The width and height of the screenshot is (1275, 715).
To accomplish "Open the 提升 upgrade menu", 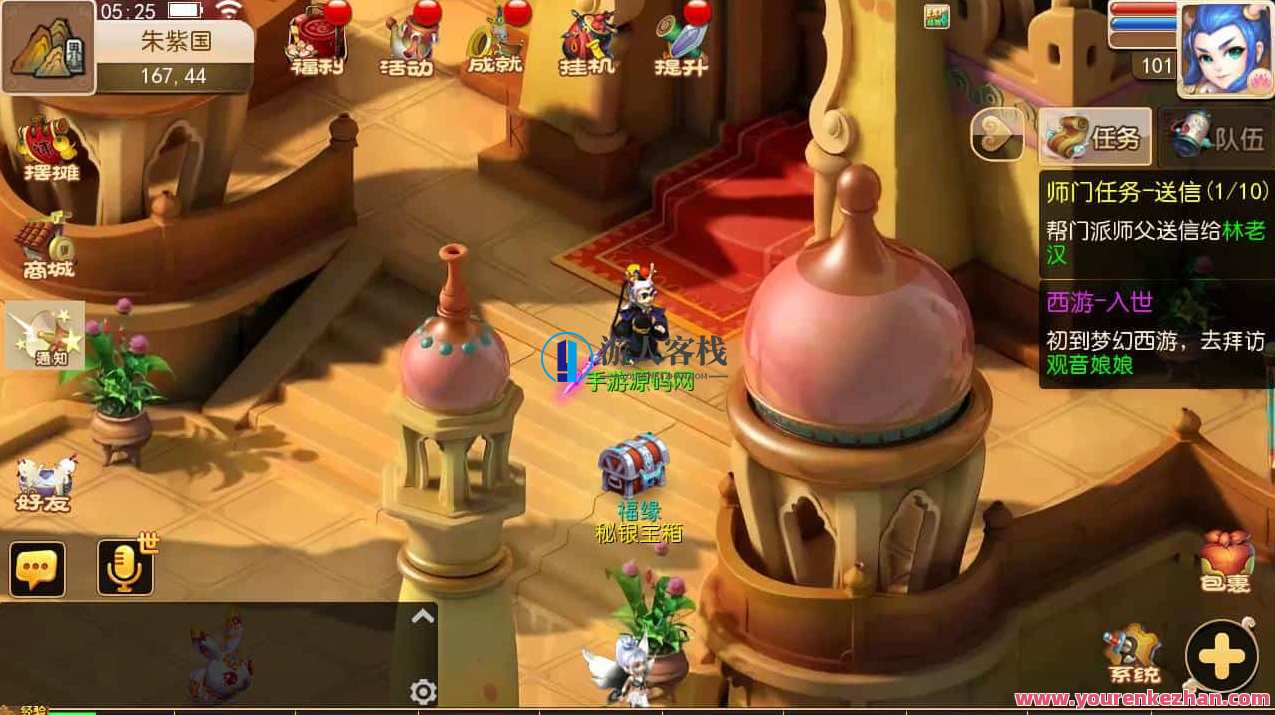I will click(x=681, y=42).
